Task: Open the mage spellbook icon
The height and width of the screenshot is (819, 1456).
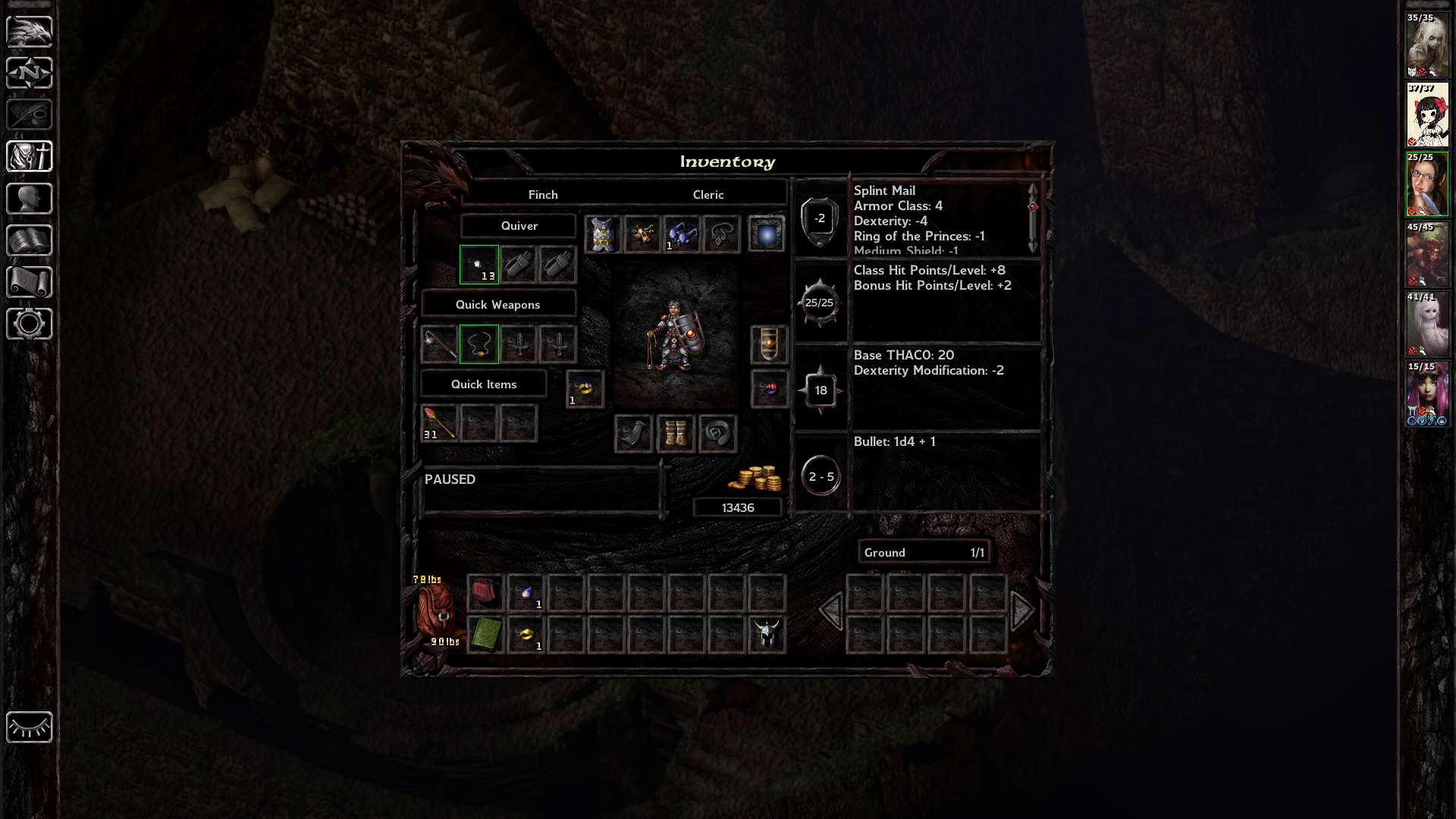Action: [x=30, y=240]
